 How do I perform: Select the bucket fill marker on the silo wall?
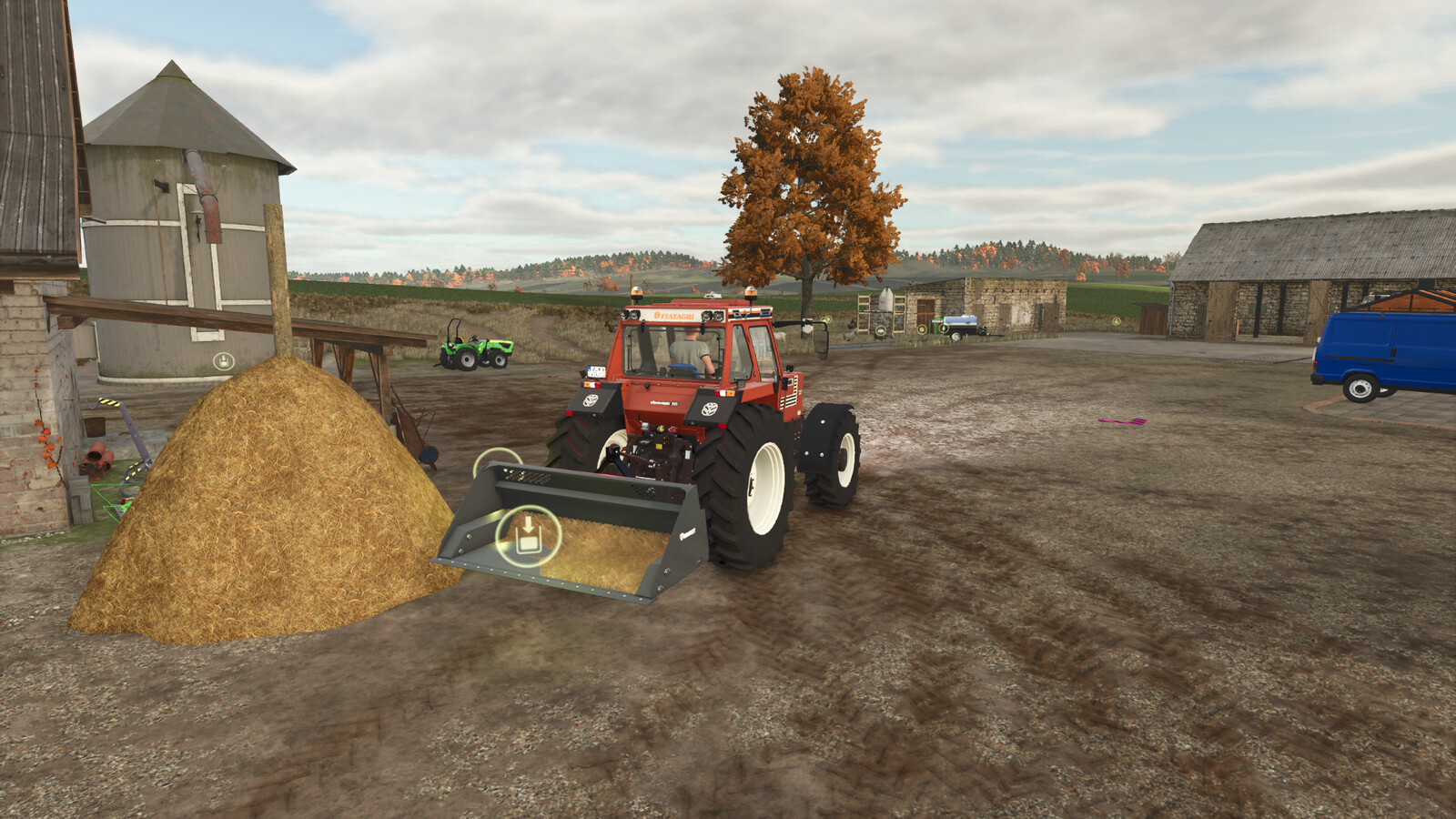tap(225, 359)
